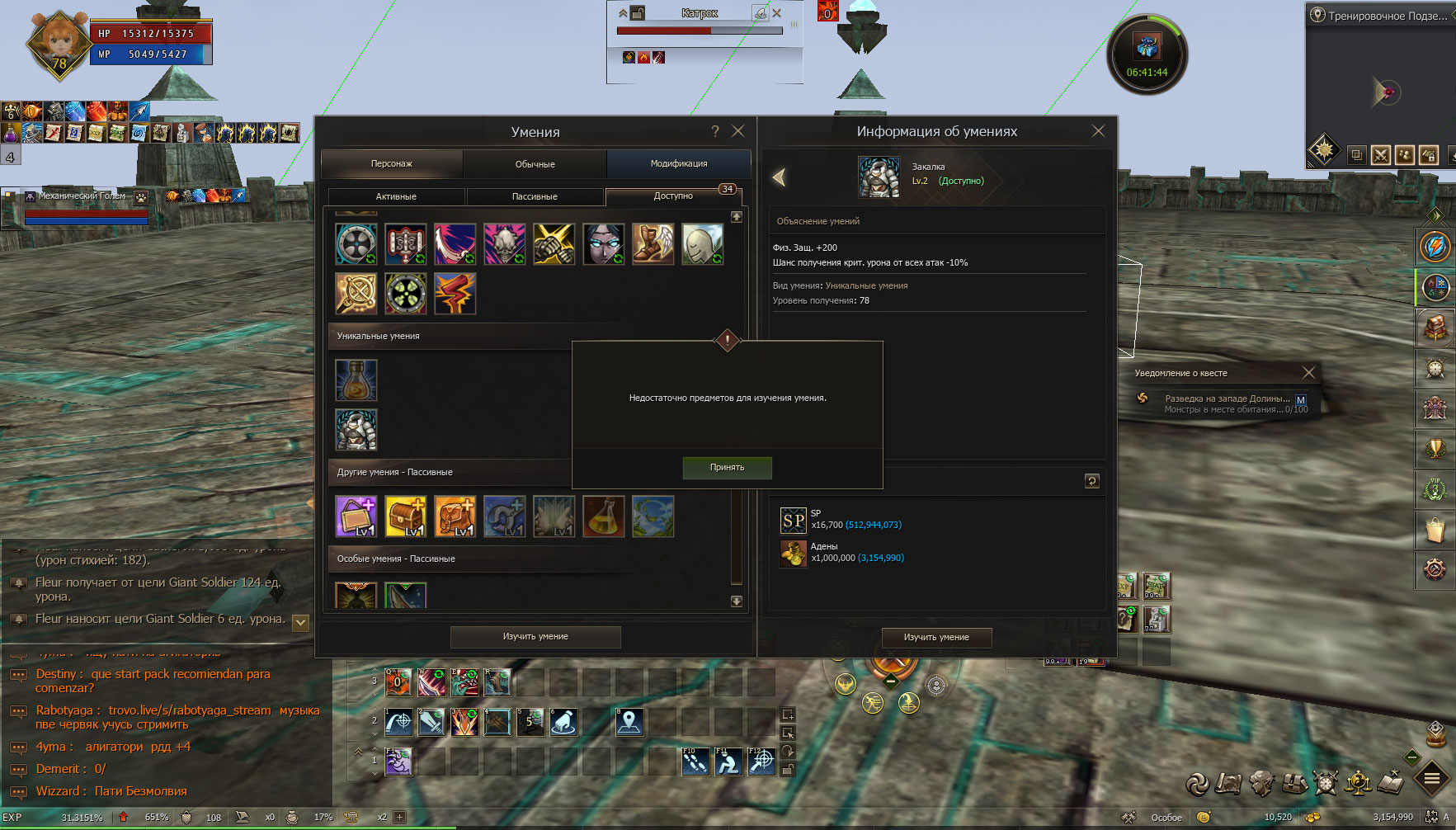The height and width of the screenshot is (830, 1456).
Task: Close the quest notification popup
Action: tap(1308, 373)
